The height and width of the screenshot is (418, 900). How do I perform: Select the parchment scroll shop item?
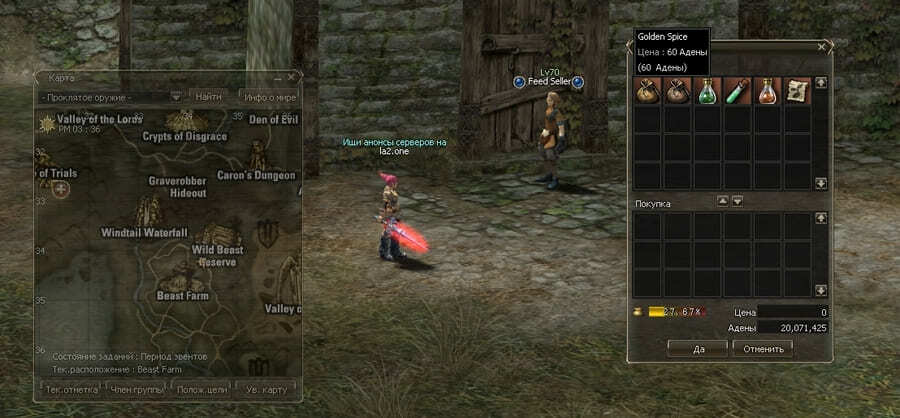797,91
